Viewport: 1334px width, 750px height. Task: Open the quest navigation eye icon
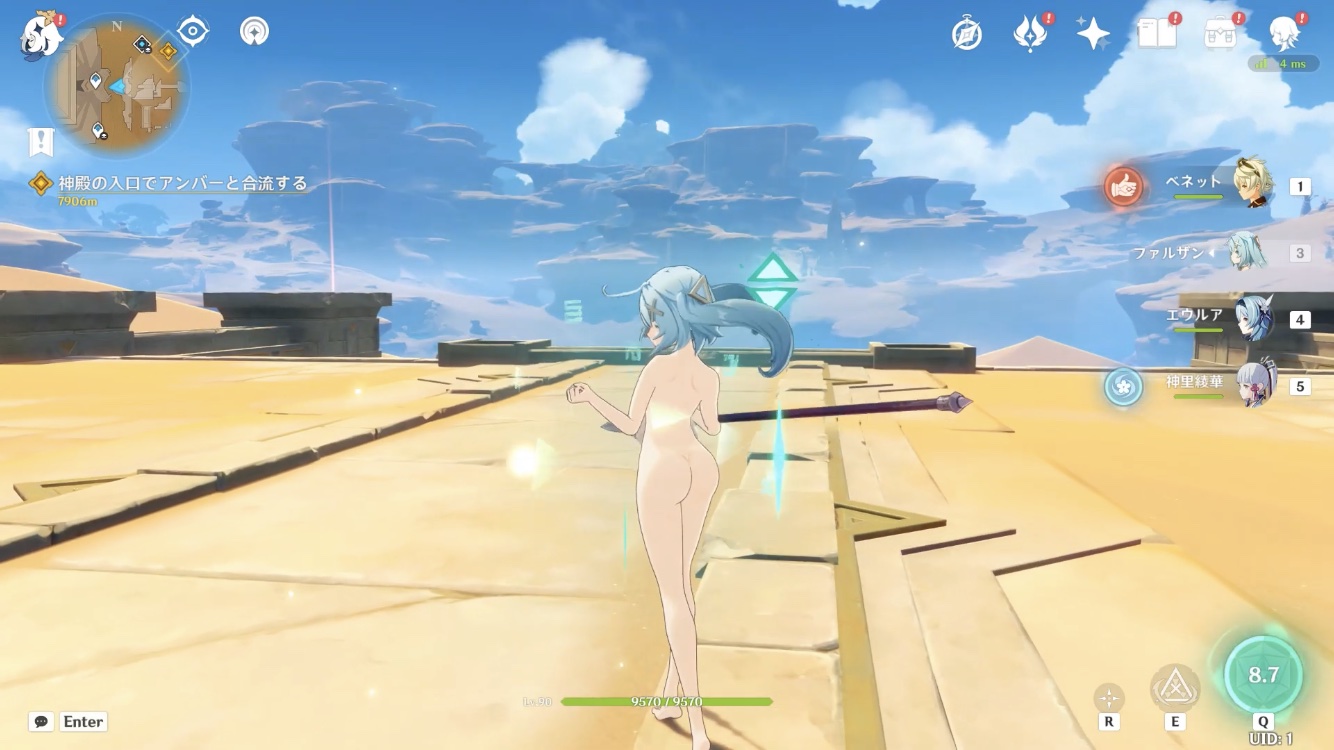[192, 32]
